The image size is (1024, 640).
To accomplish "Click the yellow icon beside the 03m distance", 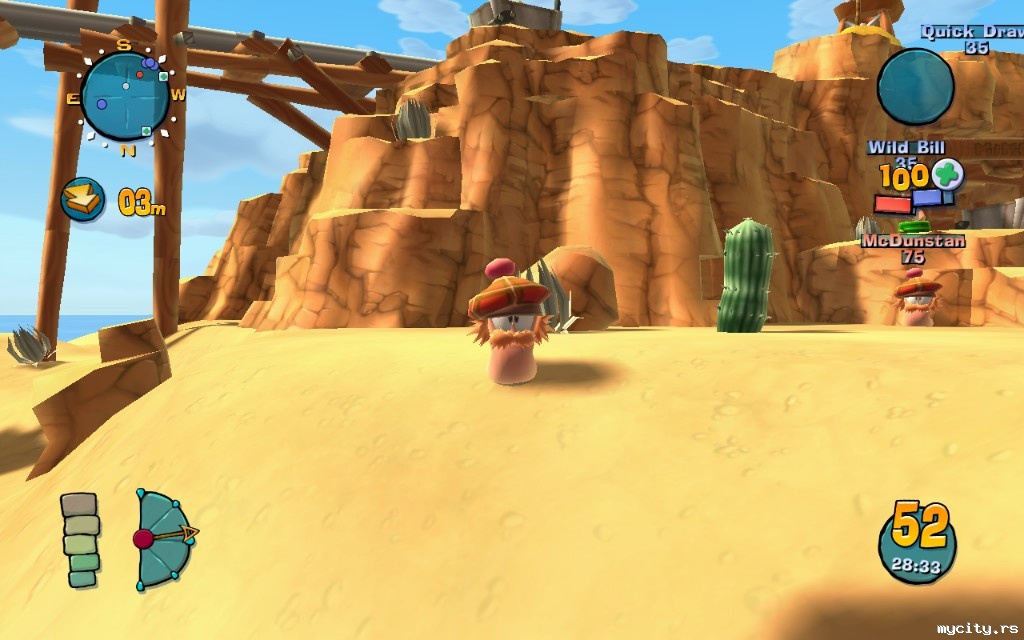I will (x=83, y=199).
